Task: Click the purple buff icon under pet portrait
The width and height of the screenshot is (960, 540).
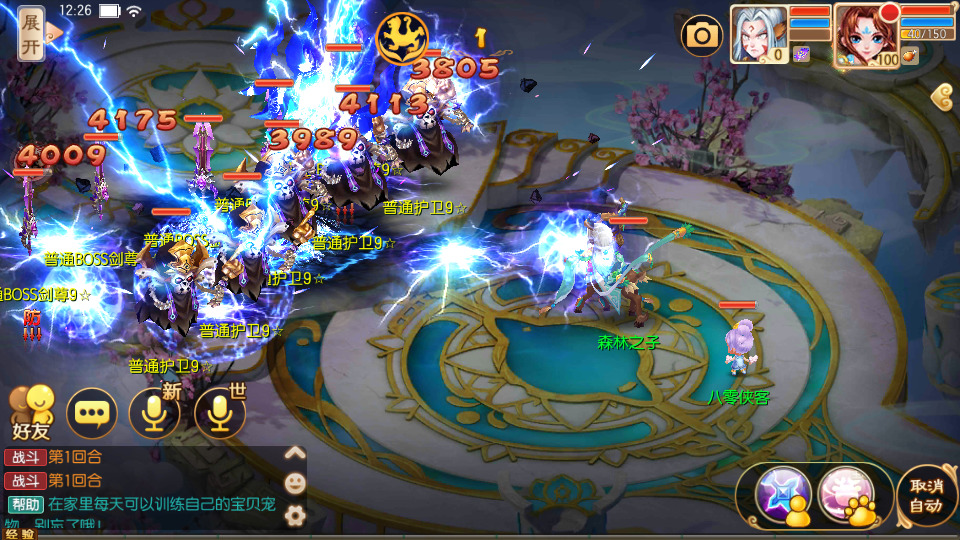Action: coord(801,54)
